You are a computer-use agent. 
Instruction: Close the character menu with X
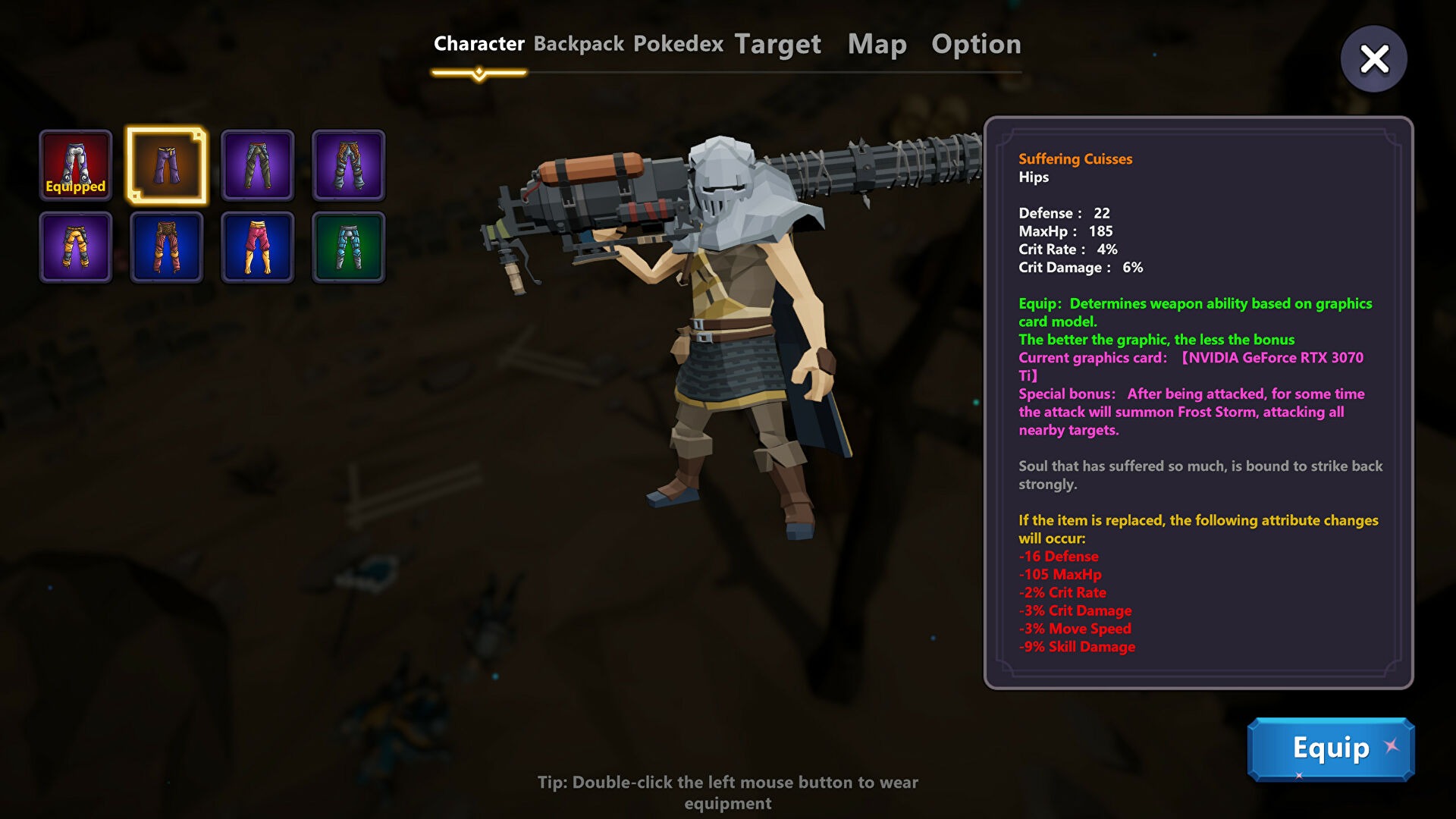pos(1373,59)
